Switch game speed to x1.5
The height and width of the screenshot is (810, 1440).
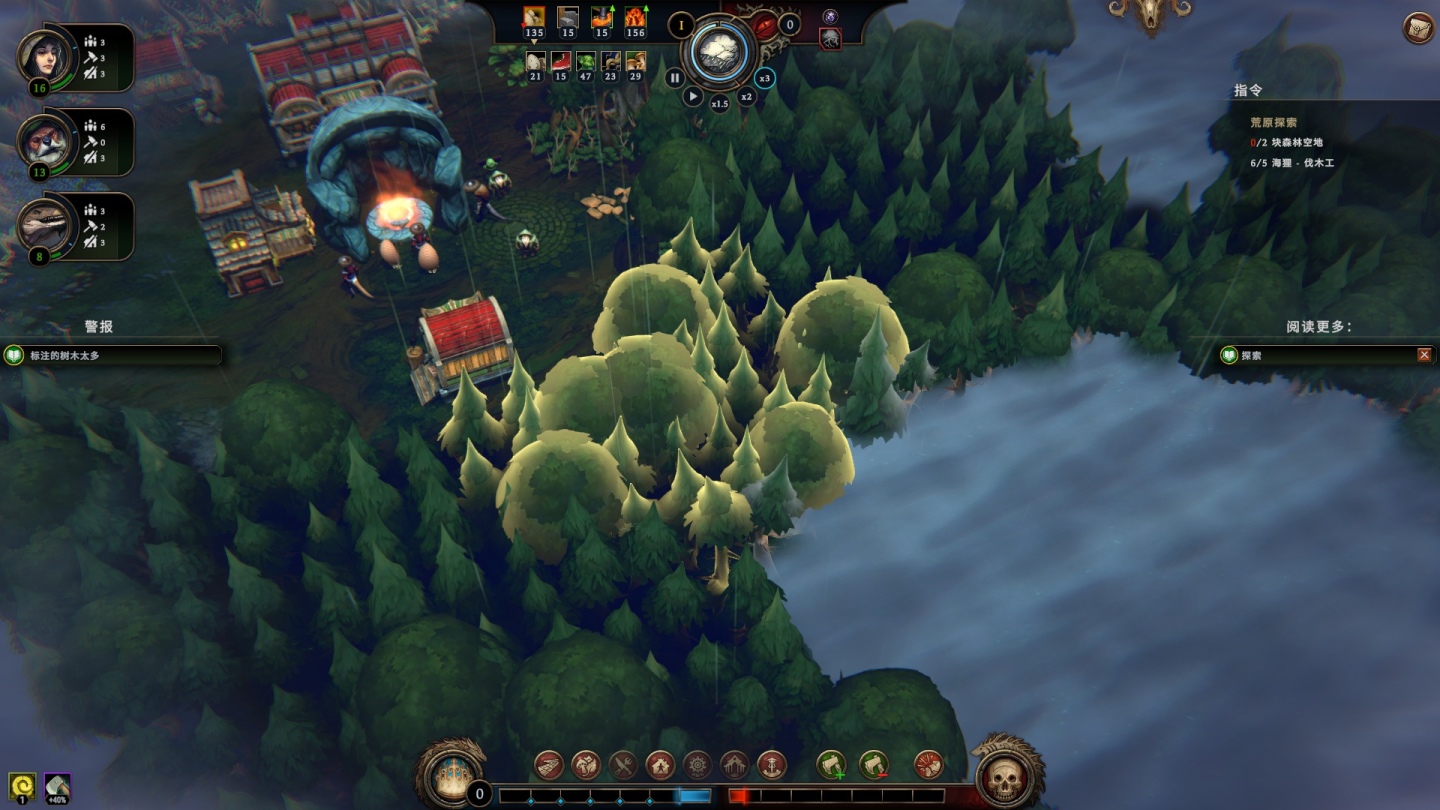tap(720, 104)
